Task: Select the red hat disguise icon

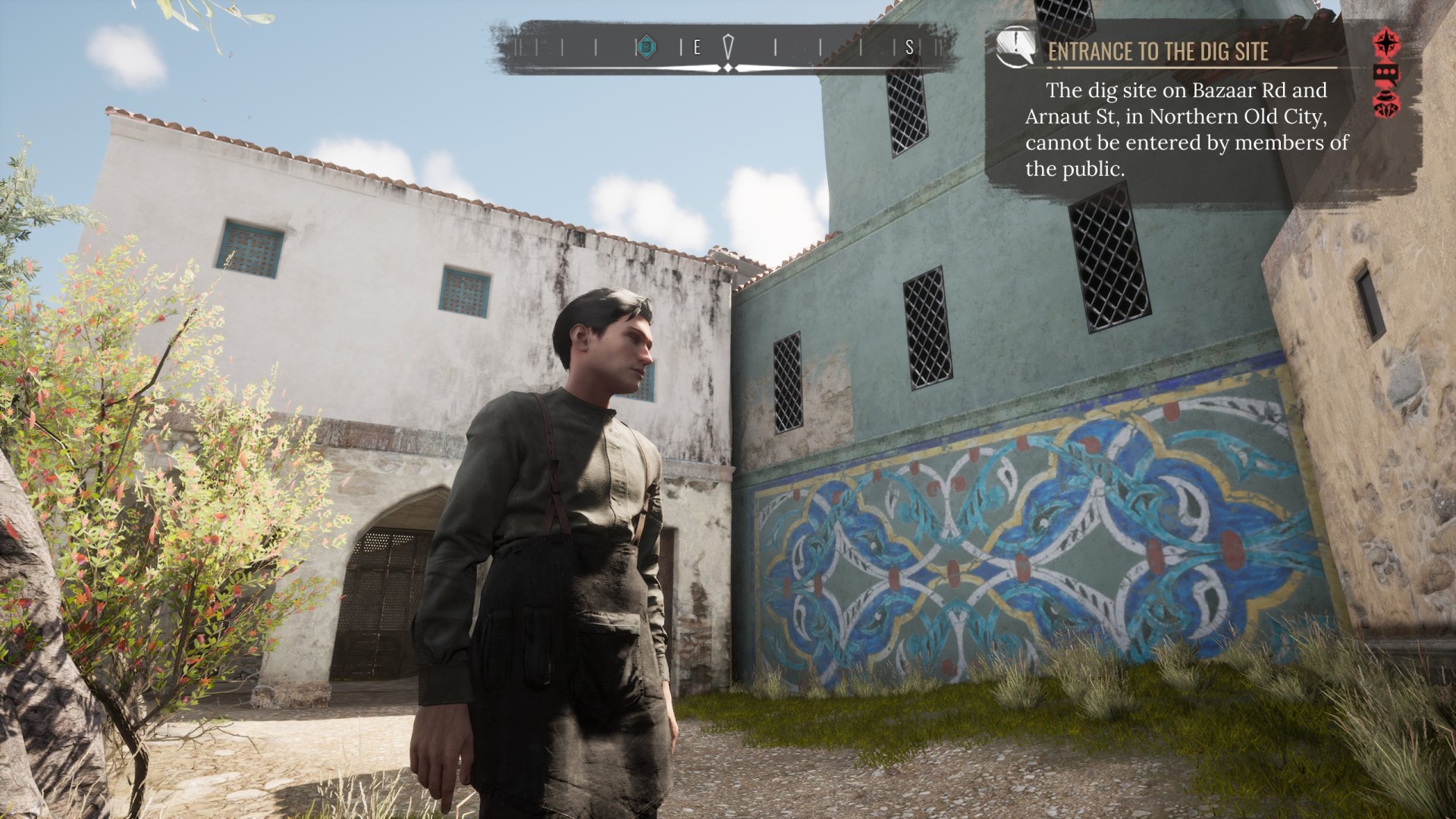Action: tap(1386, 104)
